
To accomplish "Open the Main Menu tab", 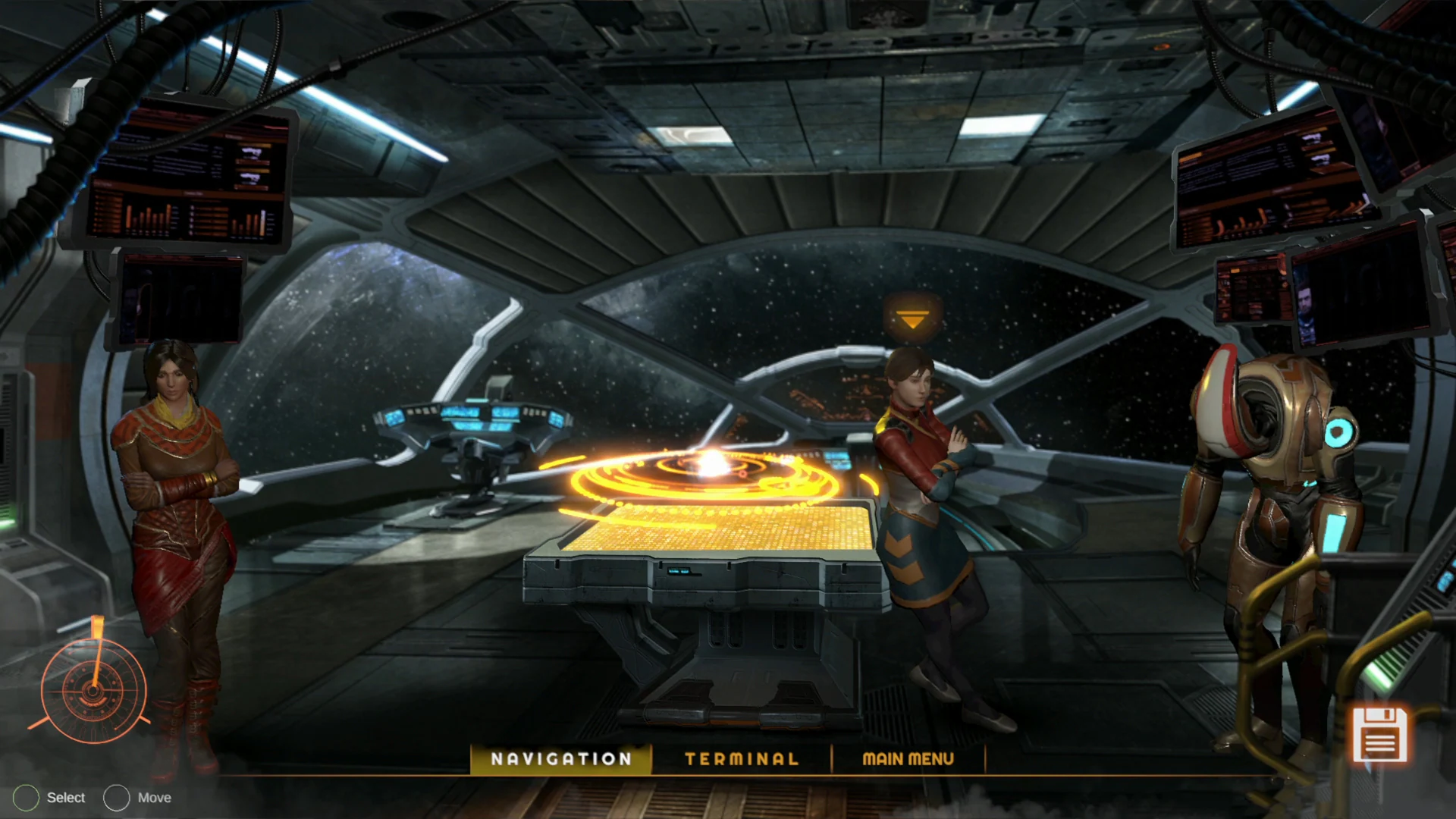I will point(908,759).
